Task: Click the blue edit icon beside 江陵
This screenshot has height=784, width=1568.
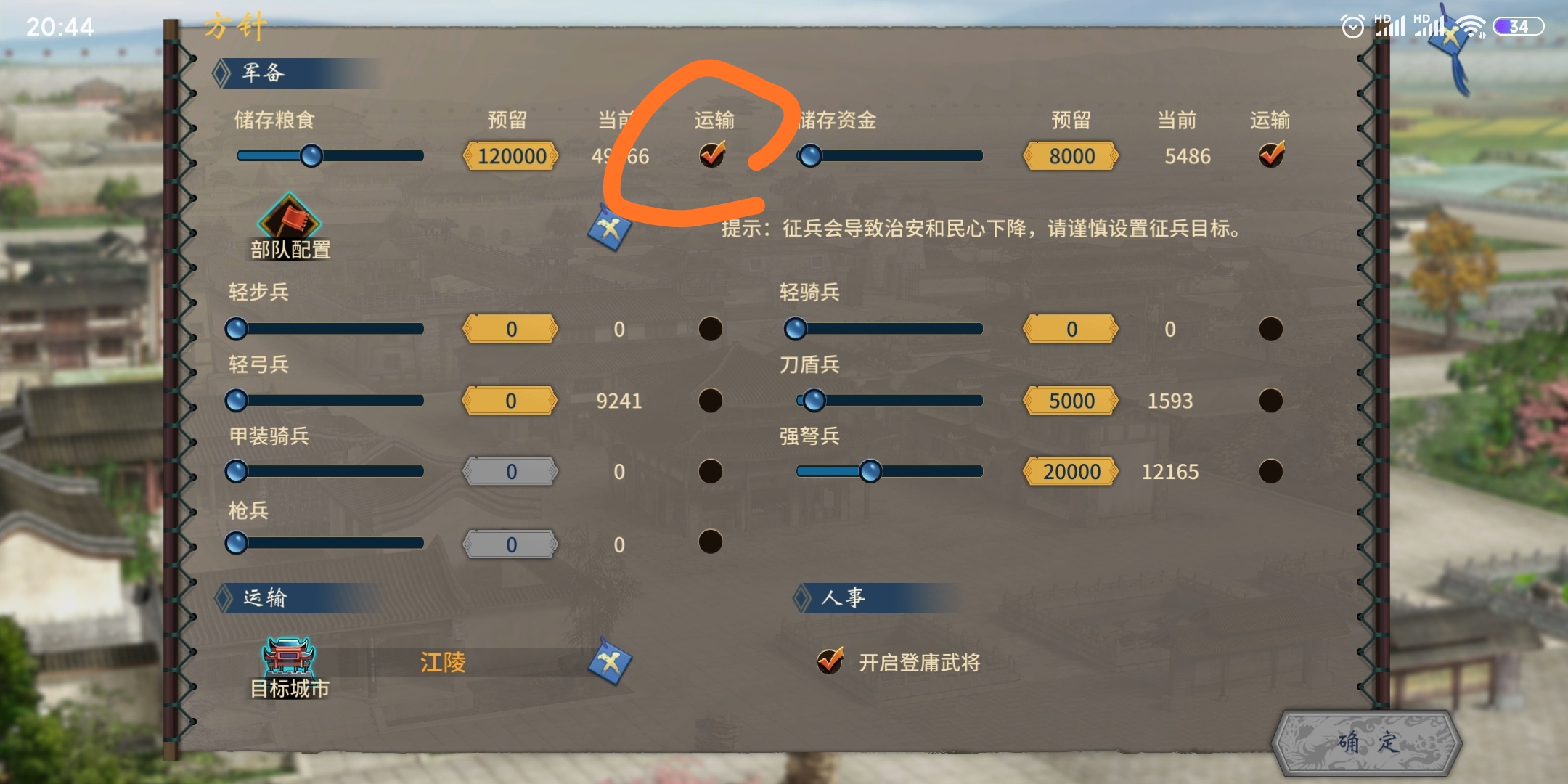Action: pyautogui.click(x=611, y=663)
